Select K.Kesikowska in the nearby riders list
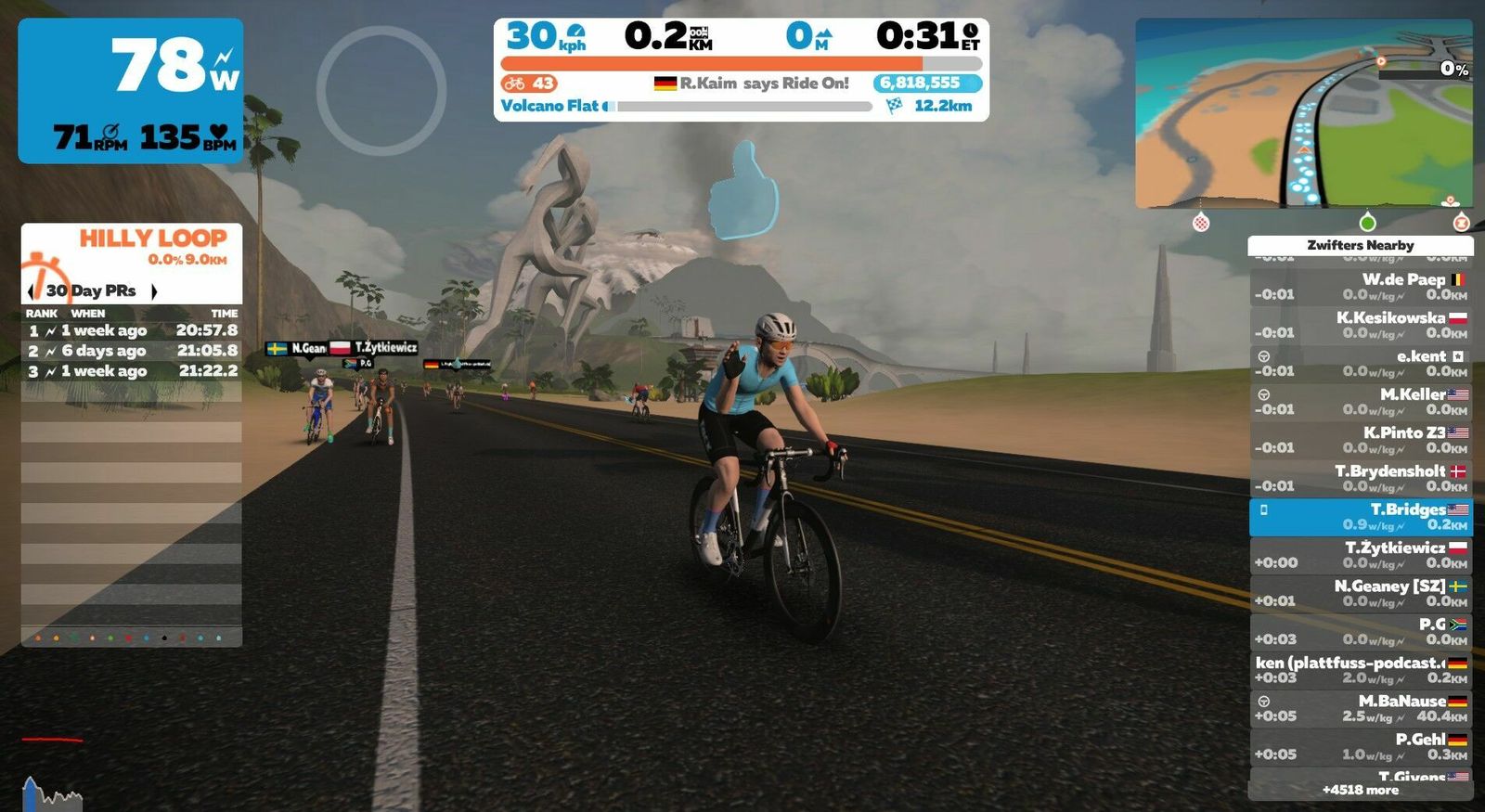The image size is (1485, 812). tap(1361, 325)
